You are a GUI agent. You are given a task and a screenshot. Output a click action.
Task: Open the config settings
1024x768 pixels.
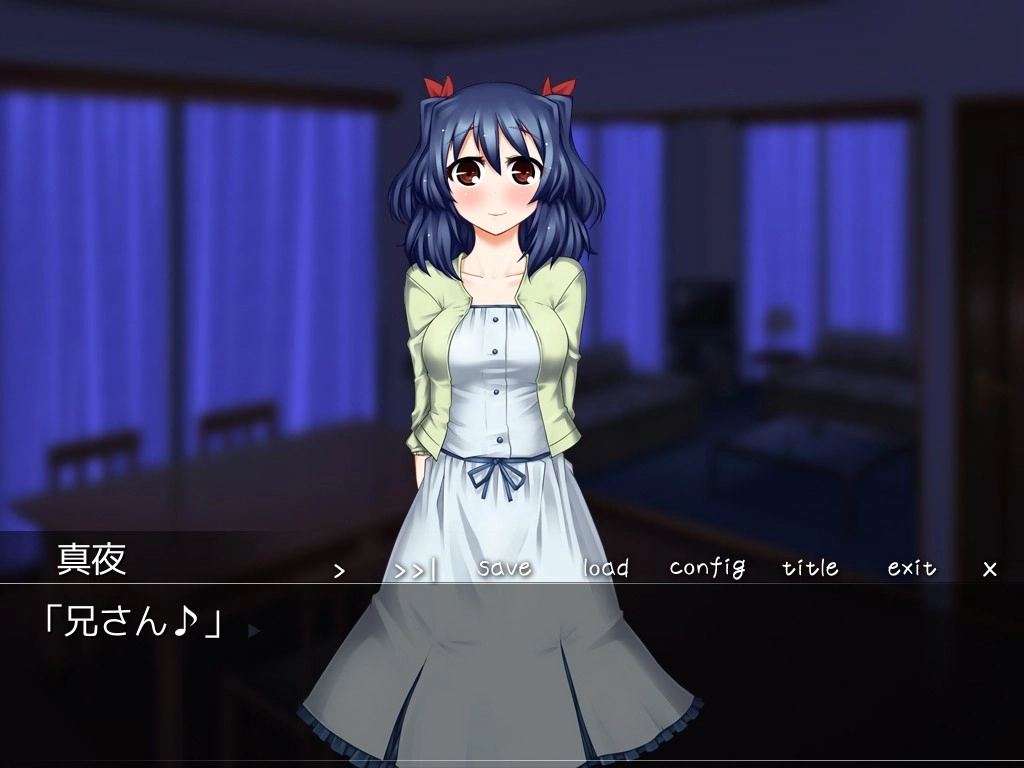pos(707,568)
